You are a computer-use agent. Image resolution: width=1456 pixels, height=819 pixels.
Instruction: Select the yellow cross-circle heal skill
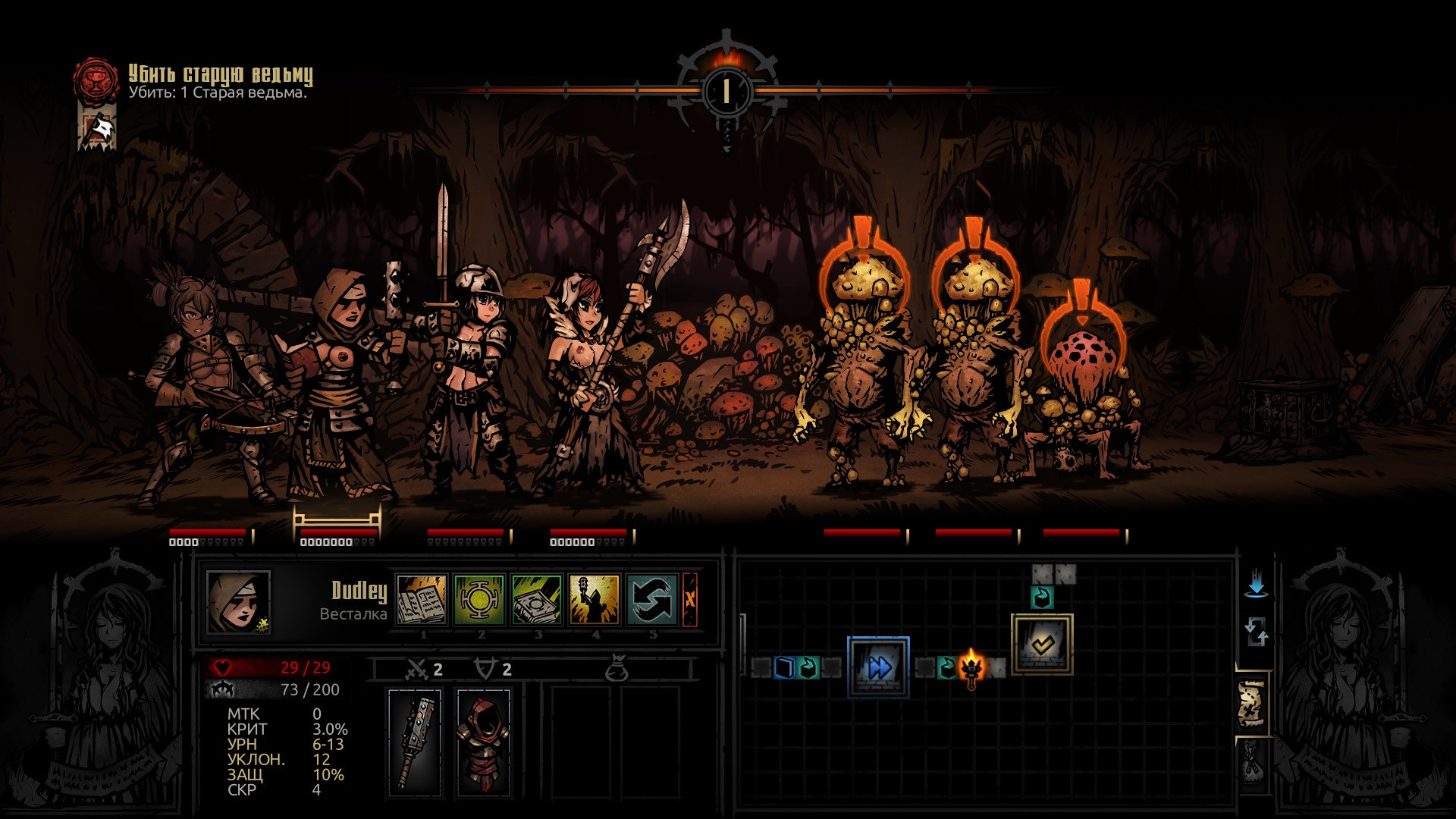tap(479, 599)
